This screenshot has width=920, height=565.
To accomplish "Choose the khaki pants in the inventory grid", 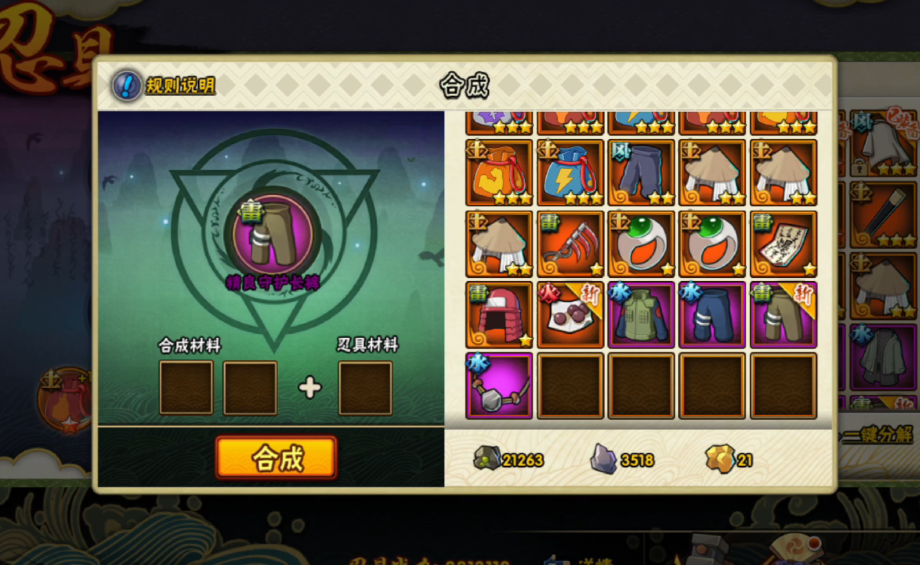I will click(x=783, y=315).
